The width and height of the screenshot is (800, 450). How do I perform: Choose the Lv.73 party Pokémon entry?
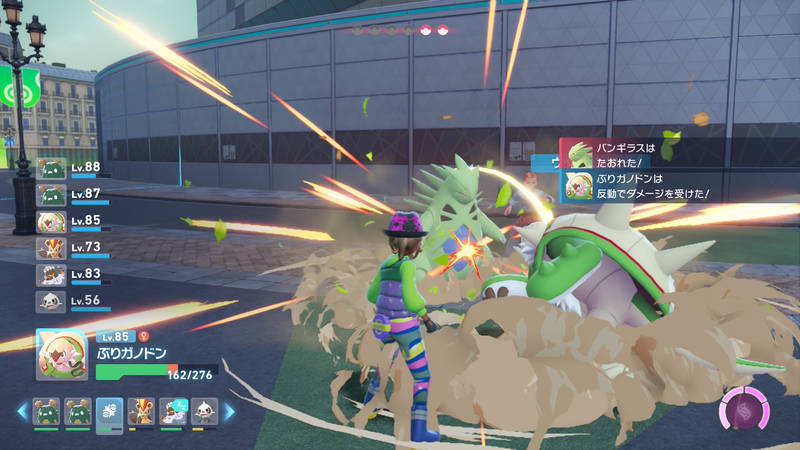click(x=73, y=248)
